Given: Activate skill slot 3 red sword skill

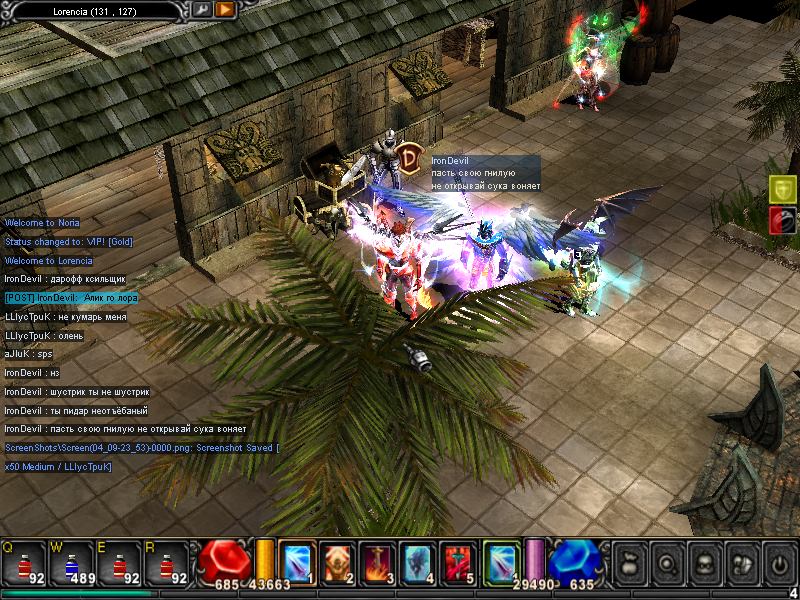Looking at the screenshot, I should (378, 562).
